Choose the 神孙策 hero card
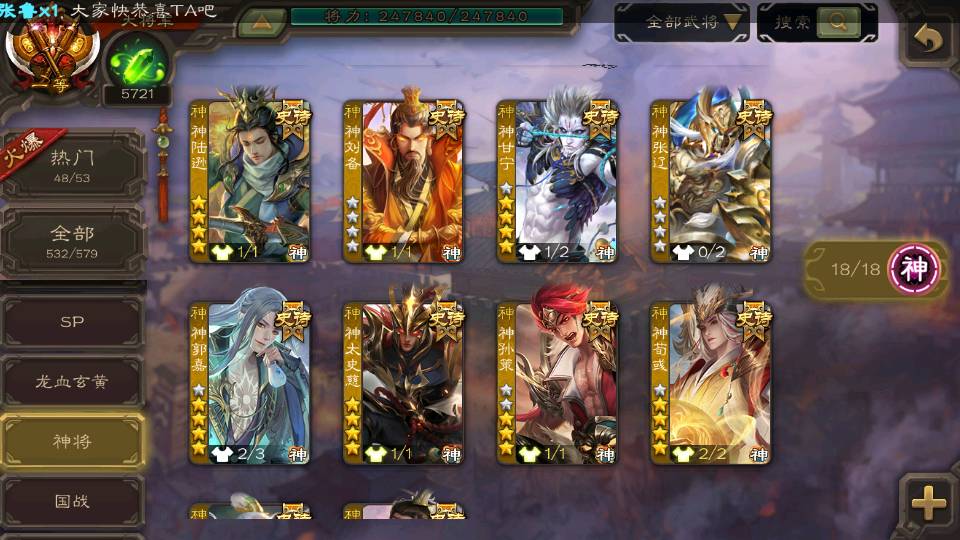Screen dimensions: 960x540 coord(557,383)
